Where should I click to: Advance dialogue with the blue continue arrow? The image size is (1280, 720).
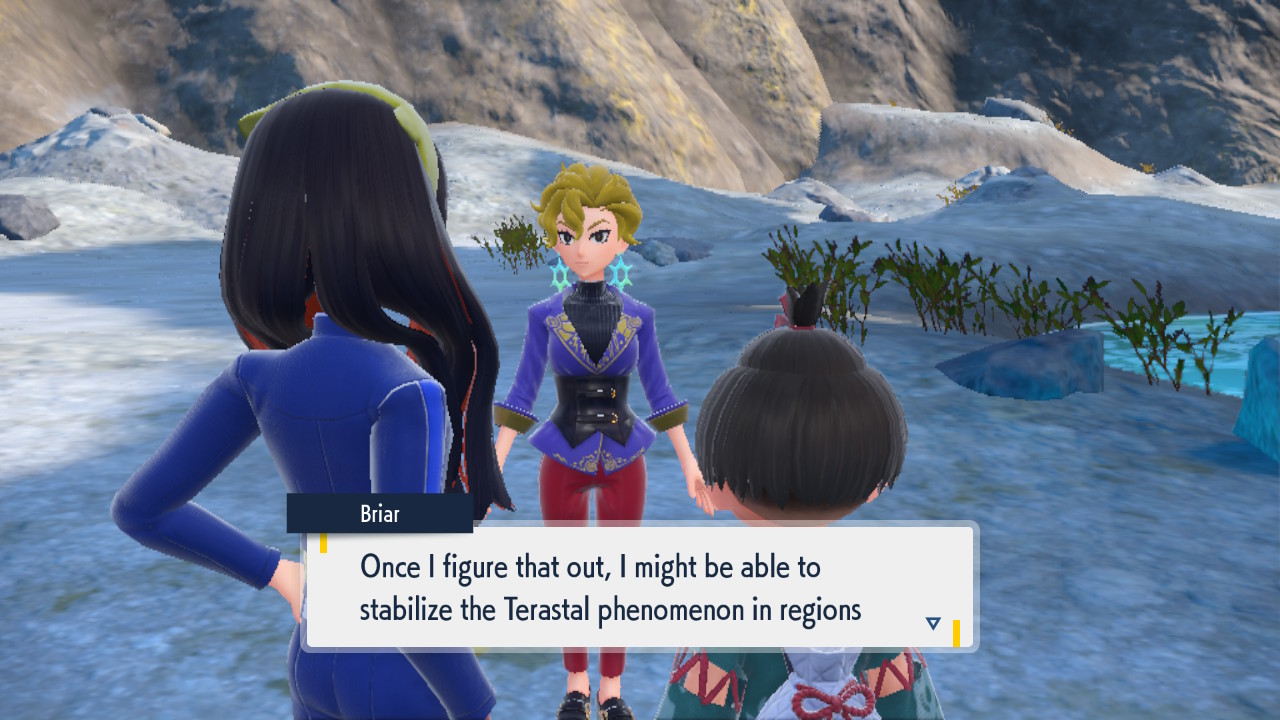click(933, 623)
